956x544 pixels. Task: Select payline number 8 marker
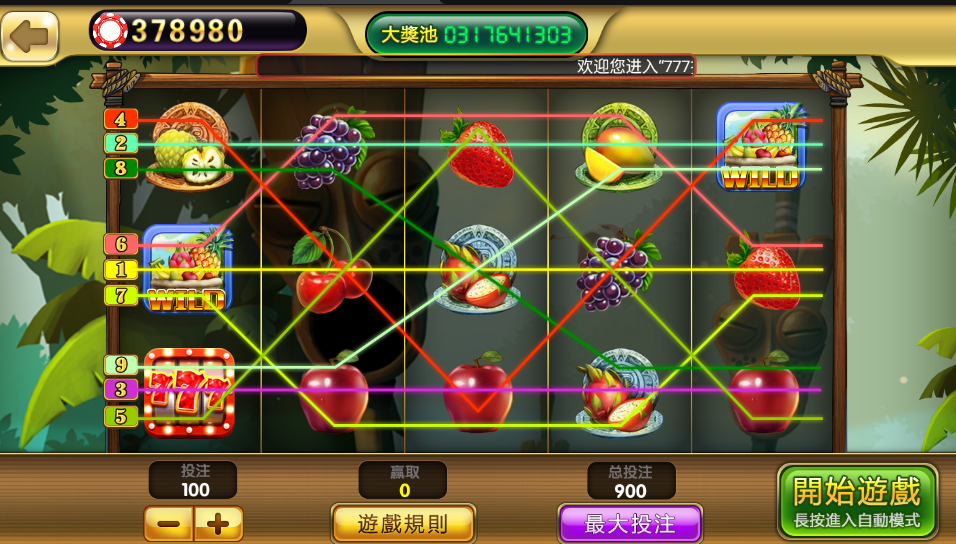[x=120, y=168]
